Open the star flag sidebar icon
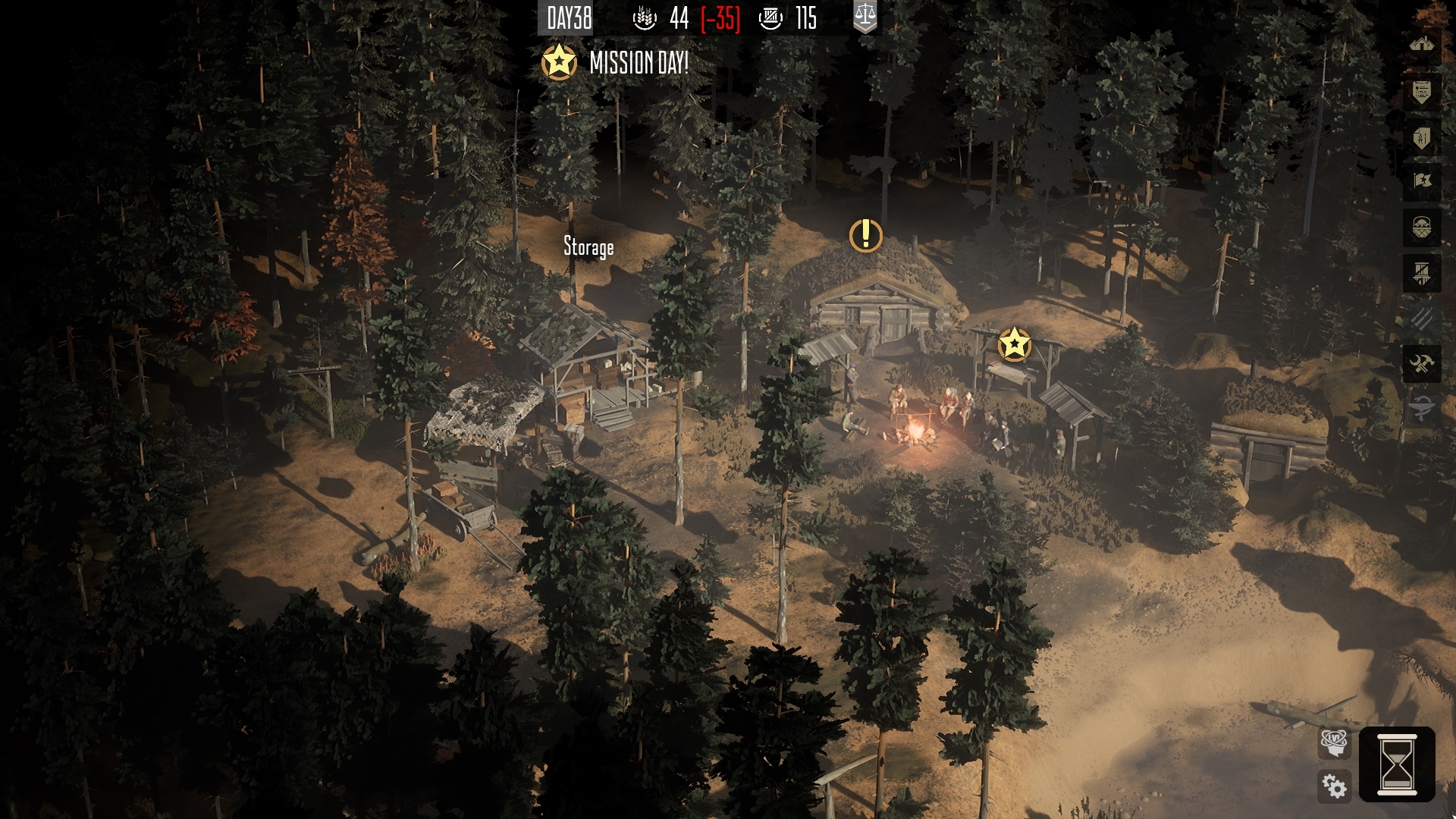The image size is (1456, 819). (x=1421, y=181)
